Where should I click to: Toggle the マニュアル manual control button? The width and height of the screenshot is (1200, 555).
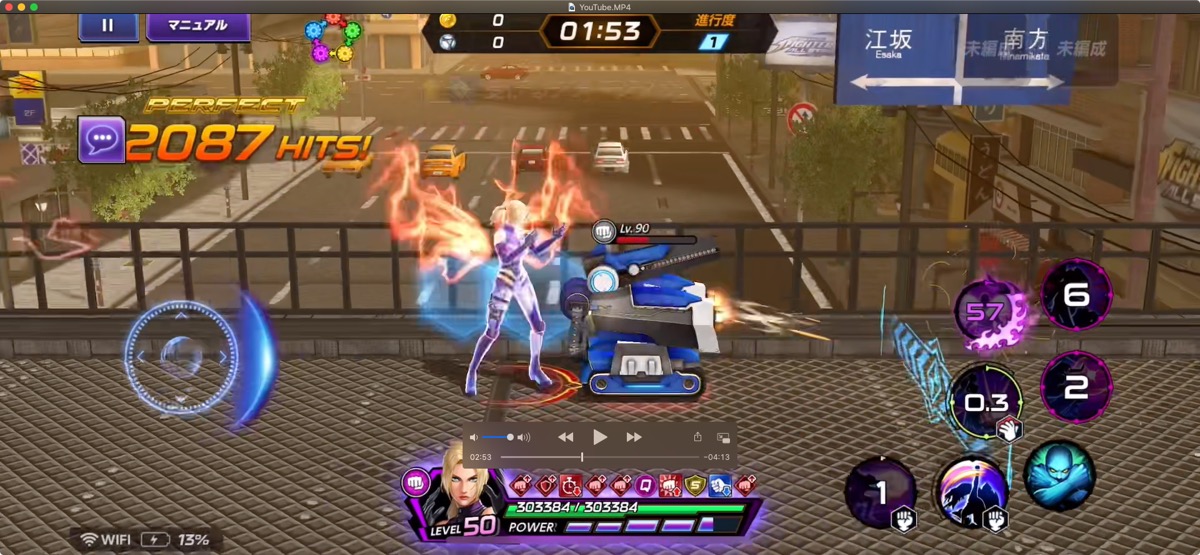pyautogui.click(x=198, y=25)
